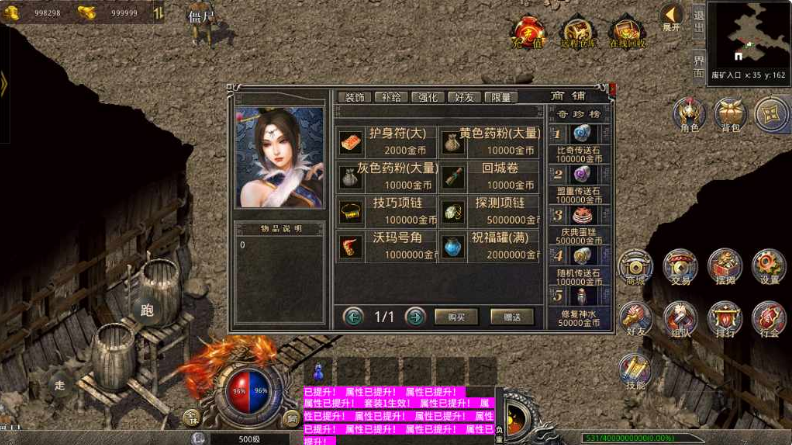Image resolution: width=792 pixels, height=445 pixels.
Task: Switch to the 补给 shop tab
Action: (x=389, y=97)
